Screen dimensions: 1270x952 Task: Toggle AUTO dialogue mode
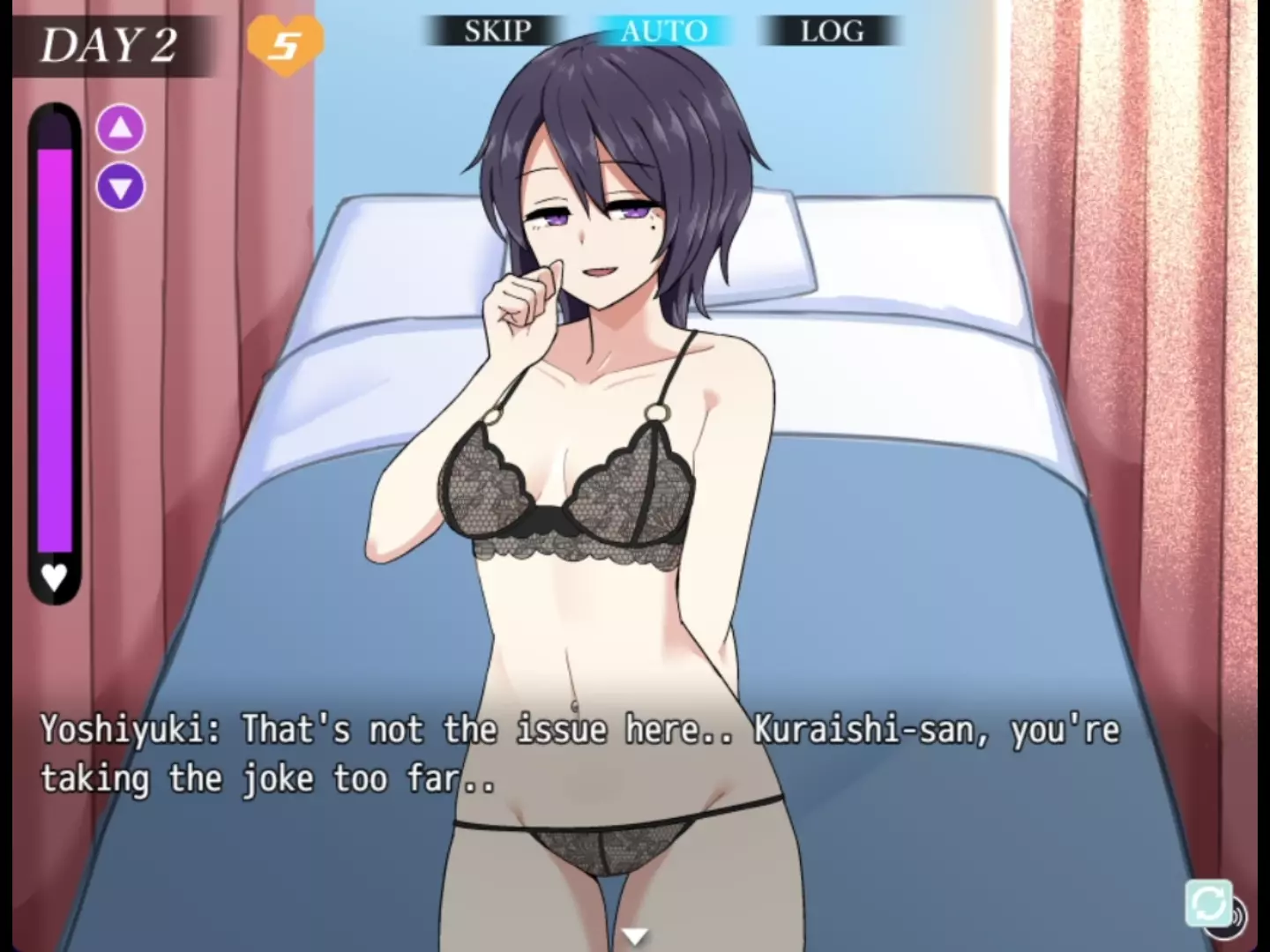(x=663, y=32)
